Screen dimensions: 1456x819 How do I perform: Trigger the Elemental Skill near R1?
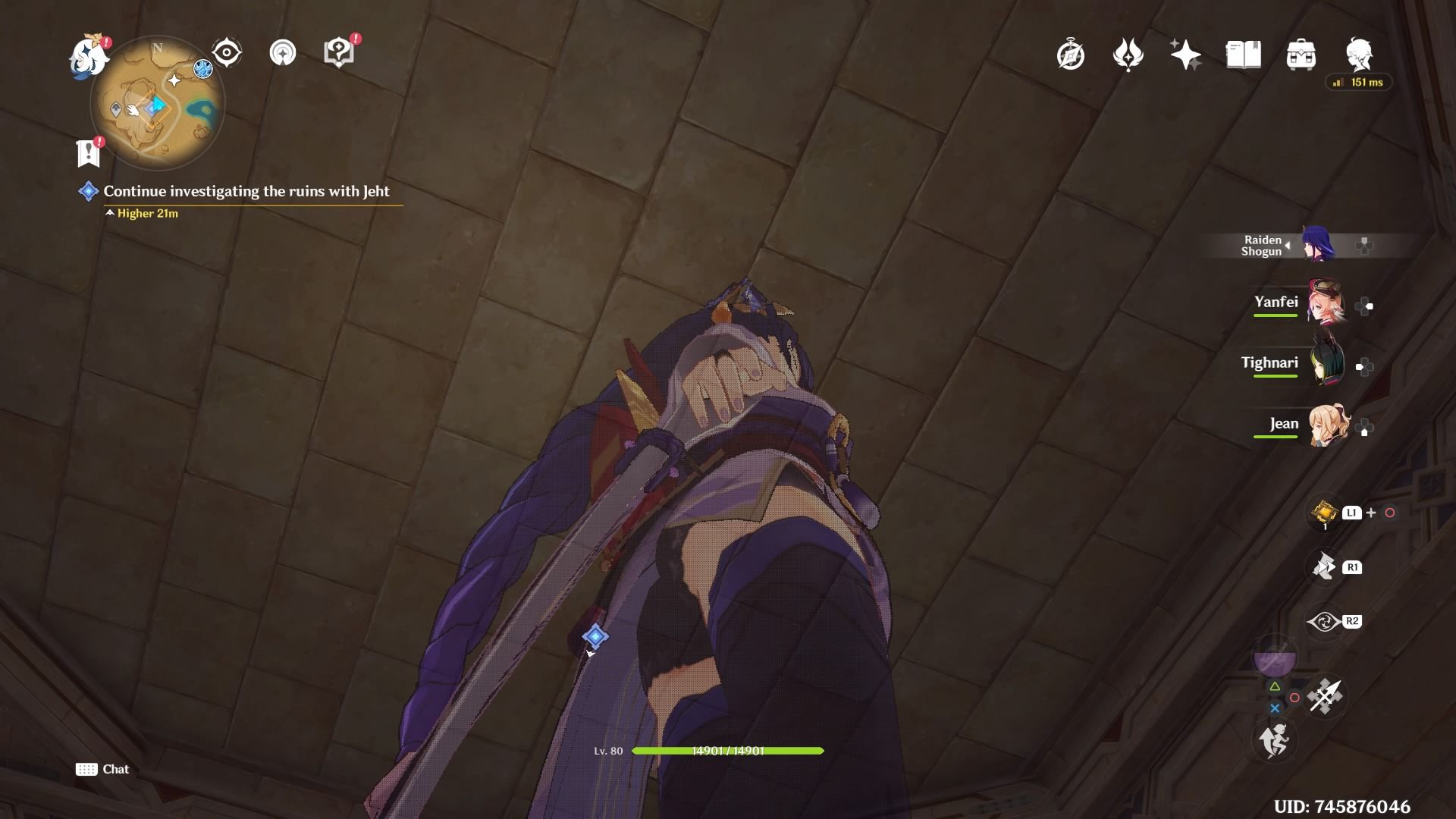(1326, 566)
